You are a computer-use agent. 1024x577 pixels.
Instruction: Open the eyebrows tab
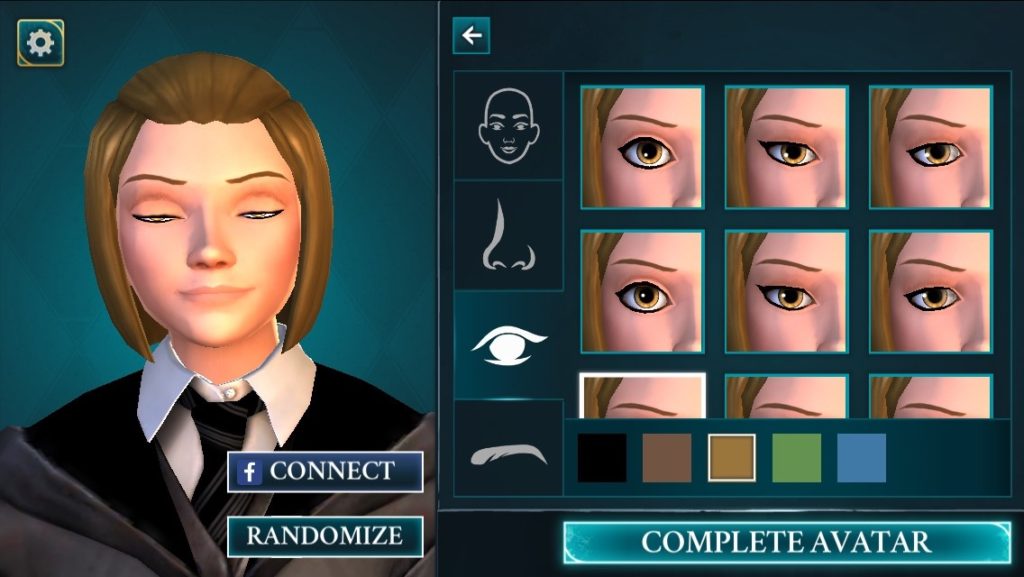click(x=508, y=451)
